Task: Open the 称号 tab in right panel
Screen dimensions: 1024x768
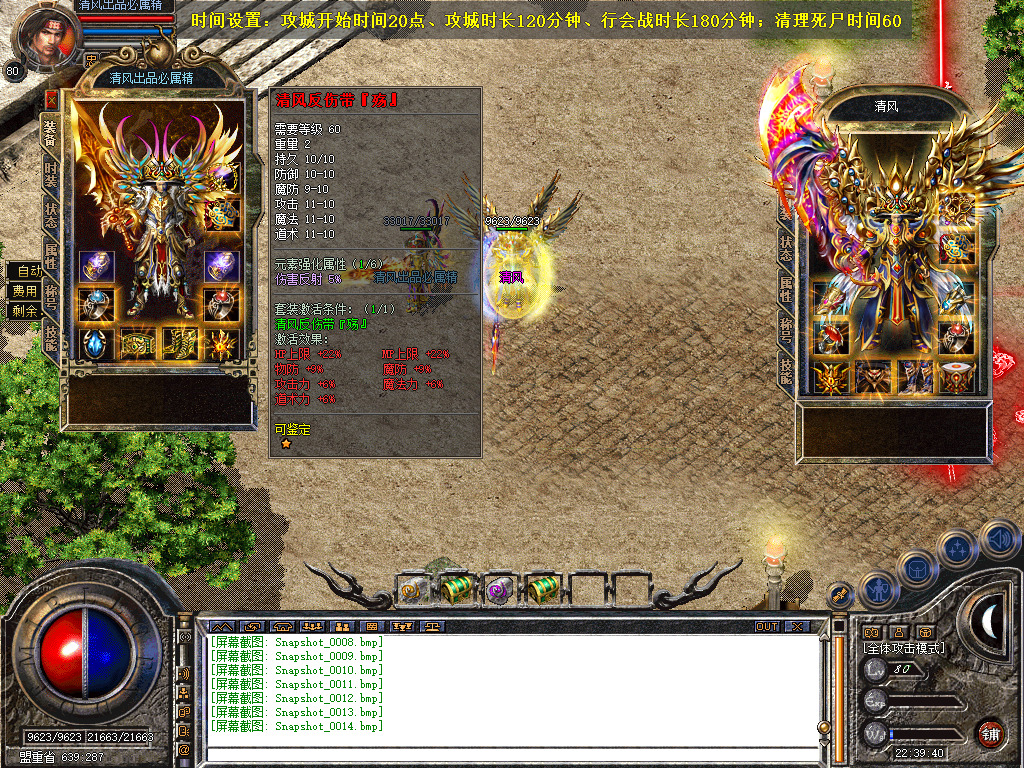Action: [x=786, y=328]
